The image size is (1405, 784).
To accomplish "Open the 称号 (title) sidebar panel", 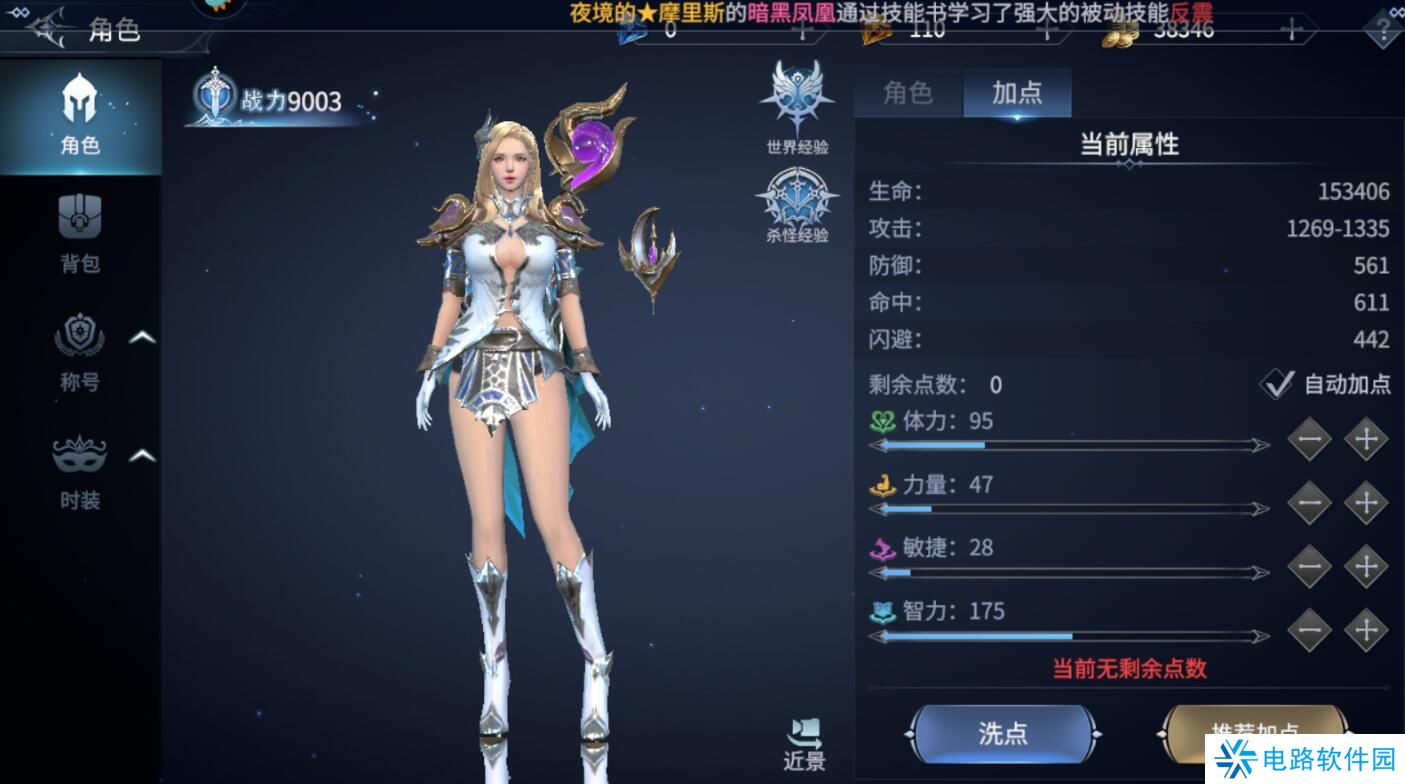I will coord(80,355).
